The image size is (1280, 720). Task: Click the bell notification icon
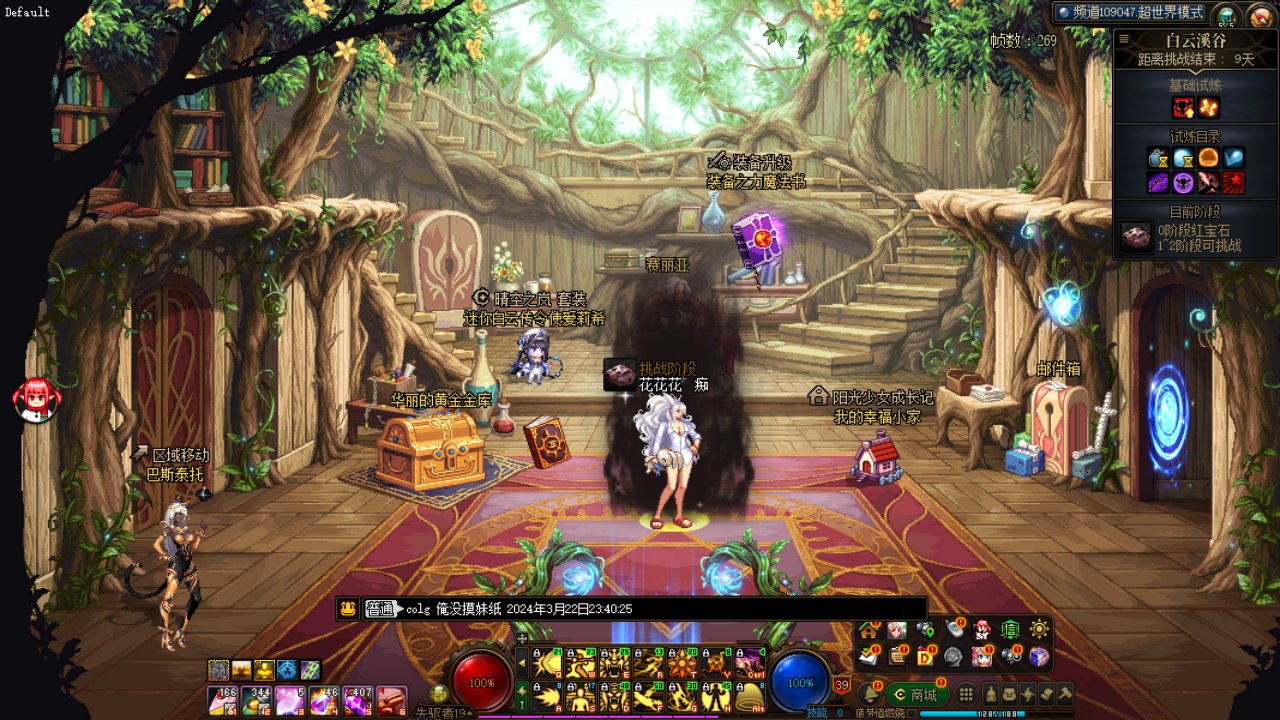coord(870,692)
